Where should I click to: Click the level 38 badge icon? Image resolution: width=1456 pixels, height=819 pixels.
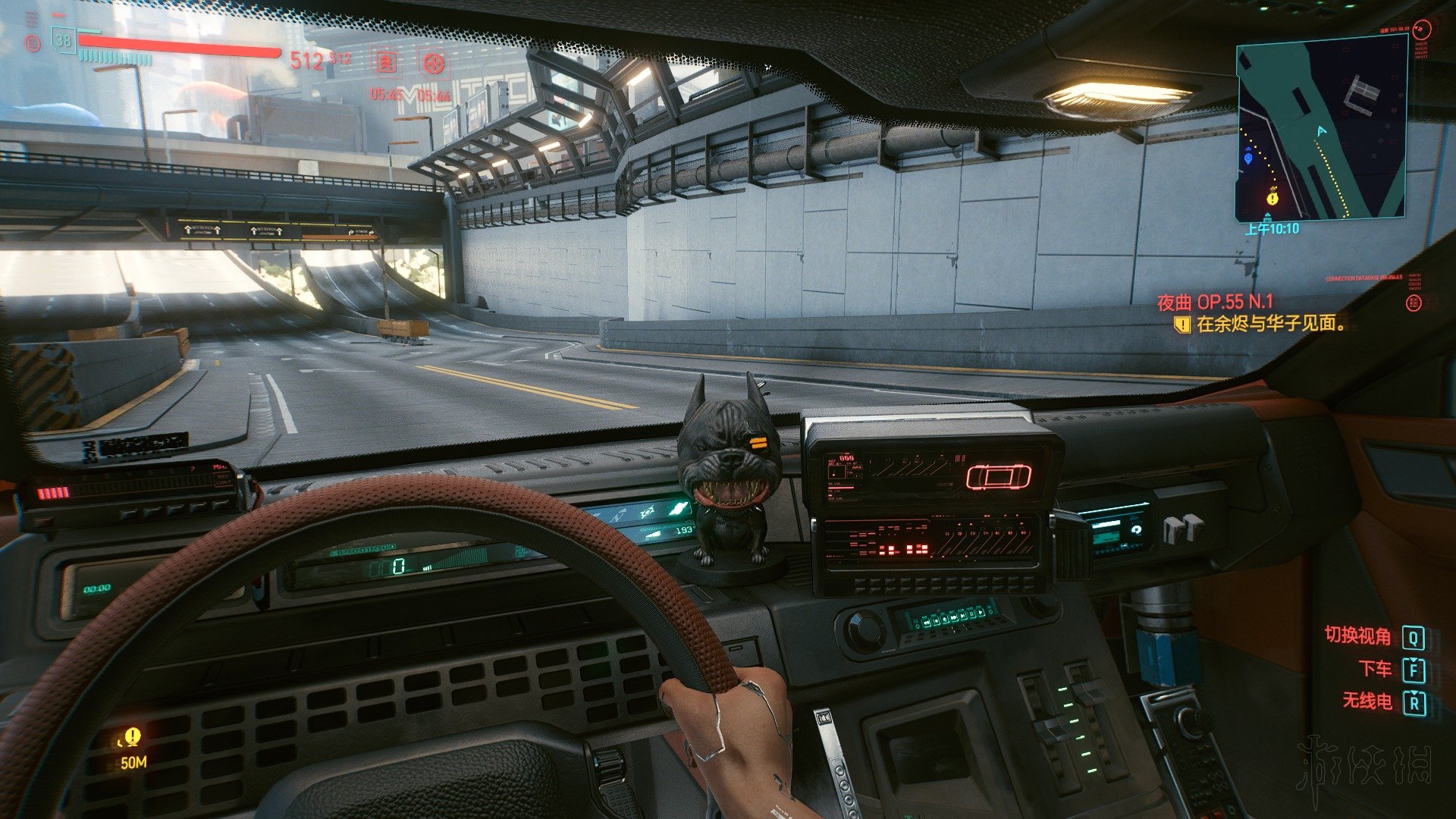[64, 42]
